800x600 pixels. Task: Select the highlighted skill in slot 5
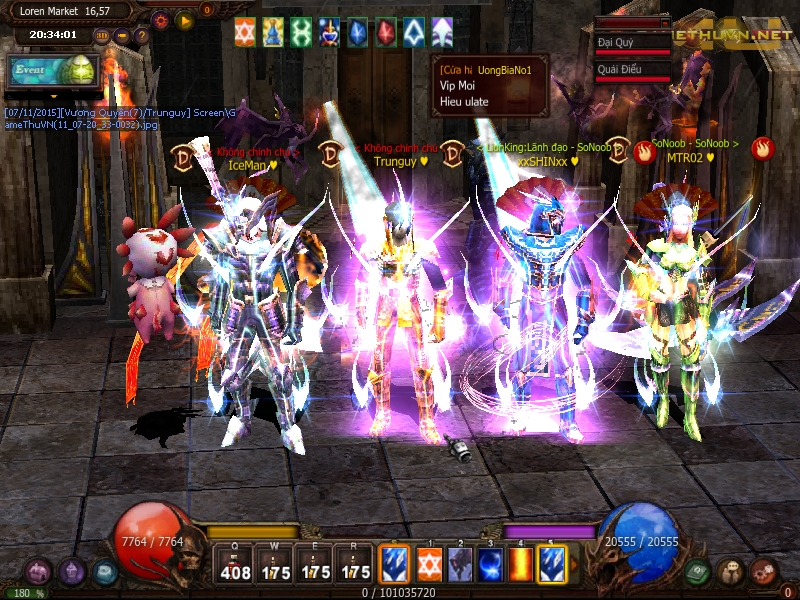pyautogui.click(x=552, y=563)
